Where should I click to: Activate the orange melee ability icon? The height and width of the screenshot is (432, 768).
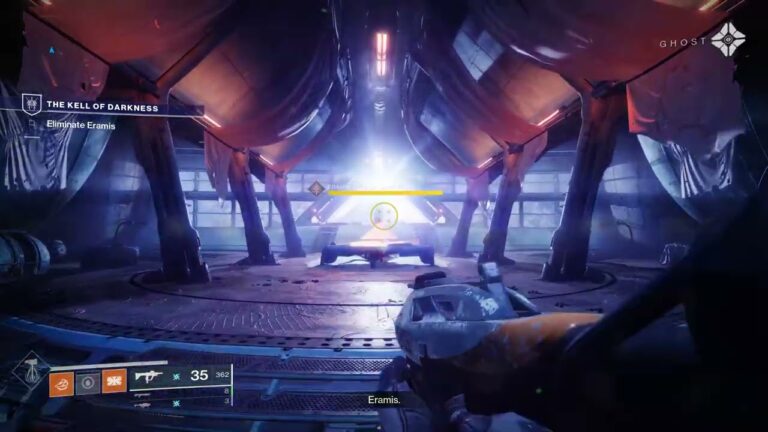point(113,381)
